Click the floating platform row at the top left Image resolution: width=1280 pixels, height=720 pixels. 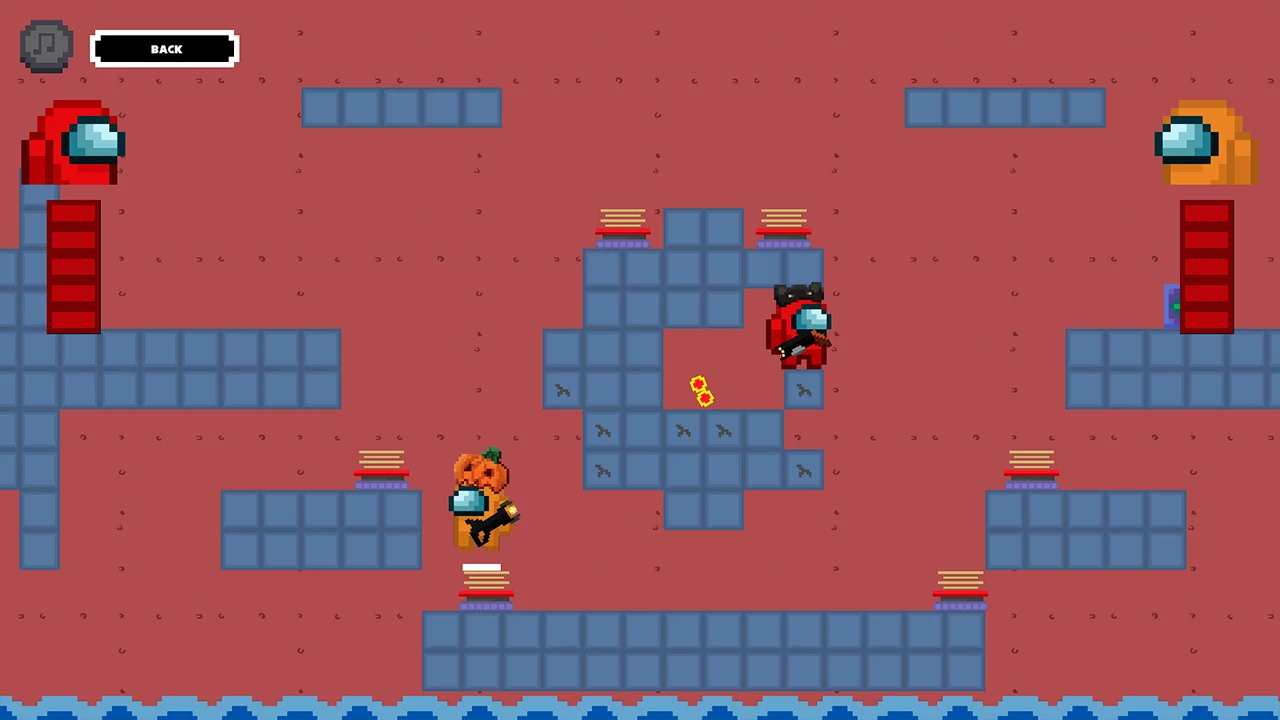pos(400,109)
